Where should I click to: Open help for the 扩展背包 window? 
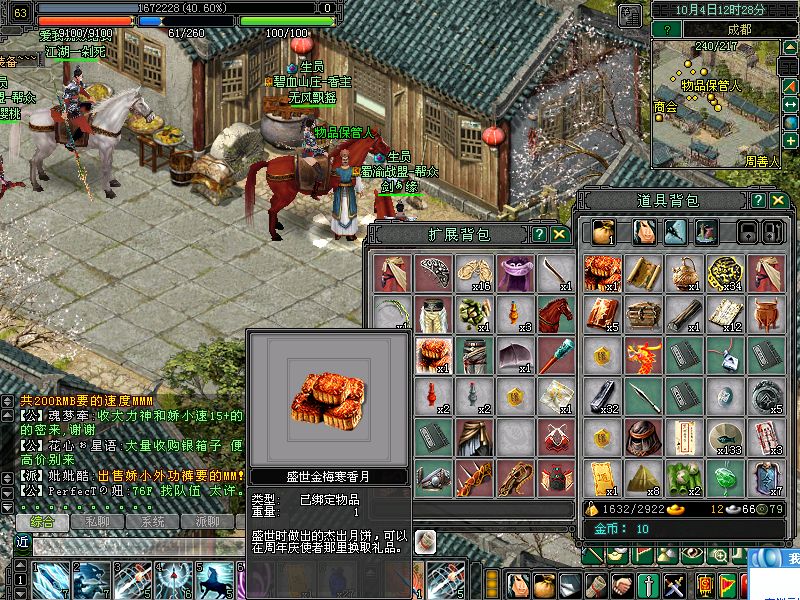(540, 235)
